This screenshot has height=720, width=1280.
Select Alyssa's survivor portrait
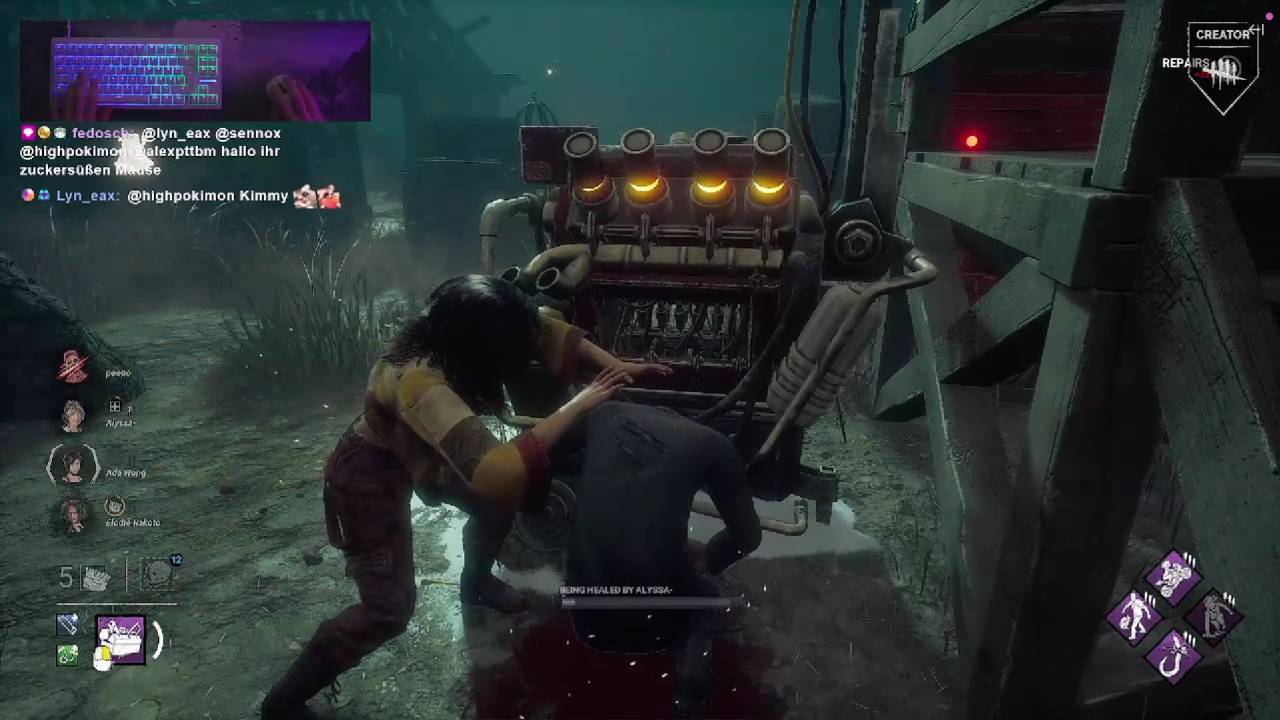tap(73, 415)
